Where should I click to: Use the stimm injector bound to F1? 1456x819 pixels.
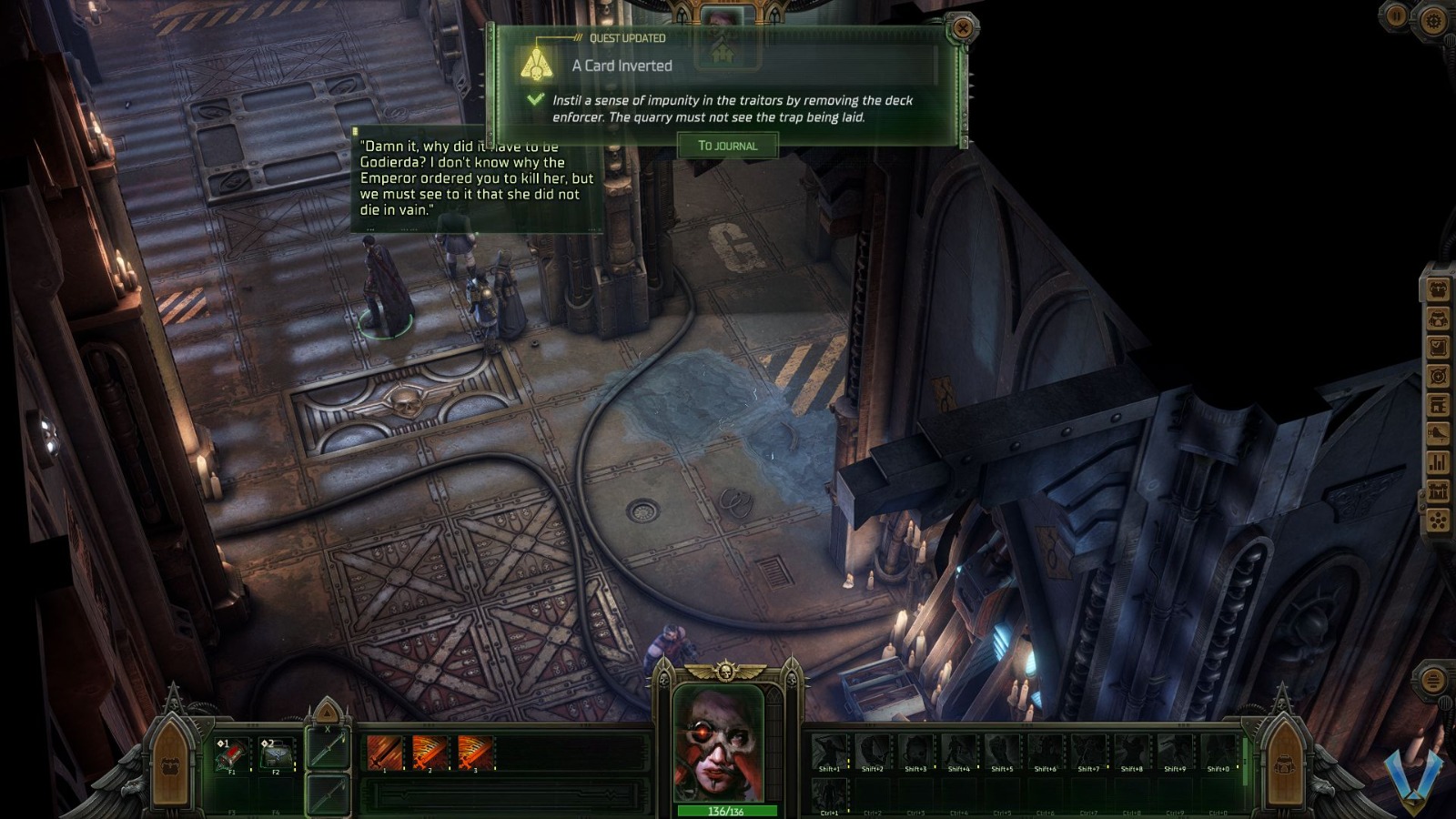click(232, 754)
